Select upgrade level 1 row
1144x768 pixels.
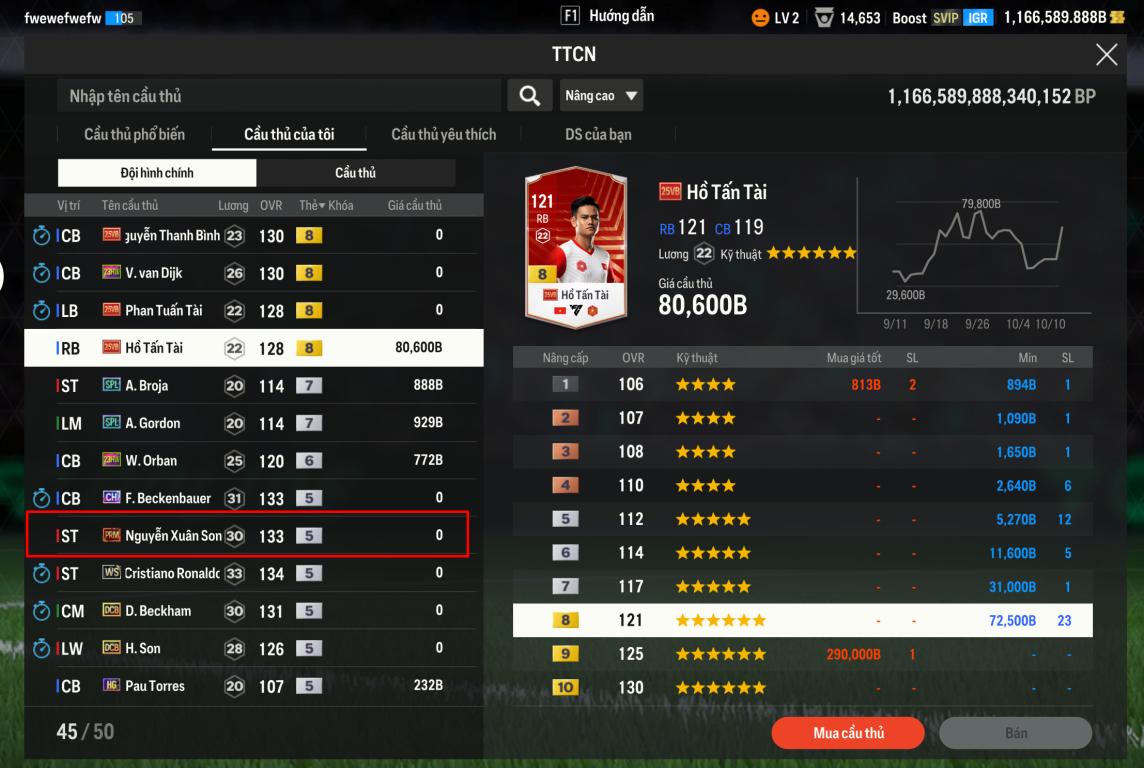802,385
